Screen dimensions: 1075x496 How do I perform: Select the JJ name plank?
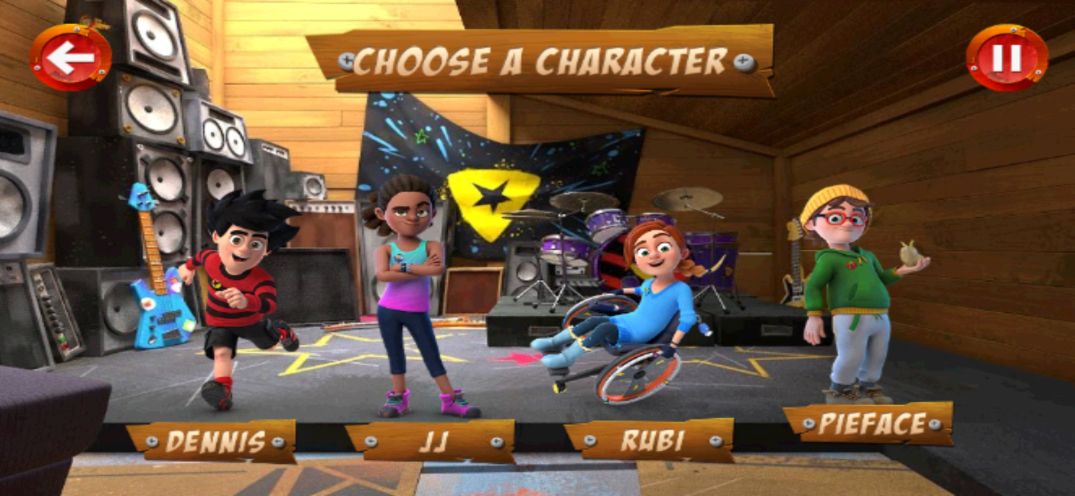pos(430,441)
